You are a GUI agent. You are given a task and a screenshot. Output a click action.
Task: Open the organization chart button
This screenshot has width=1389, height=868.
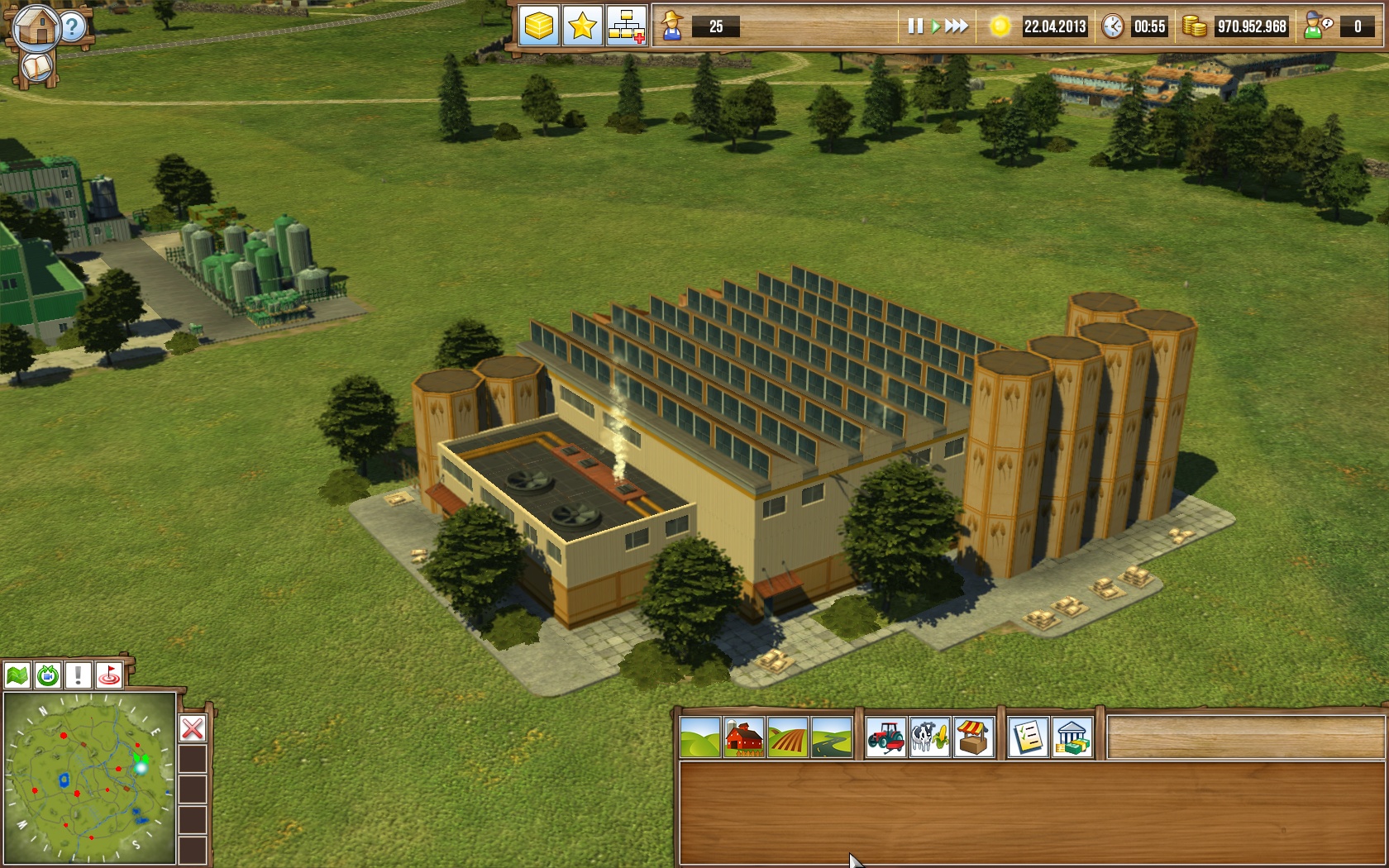click(x=627, y=26)
